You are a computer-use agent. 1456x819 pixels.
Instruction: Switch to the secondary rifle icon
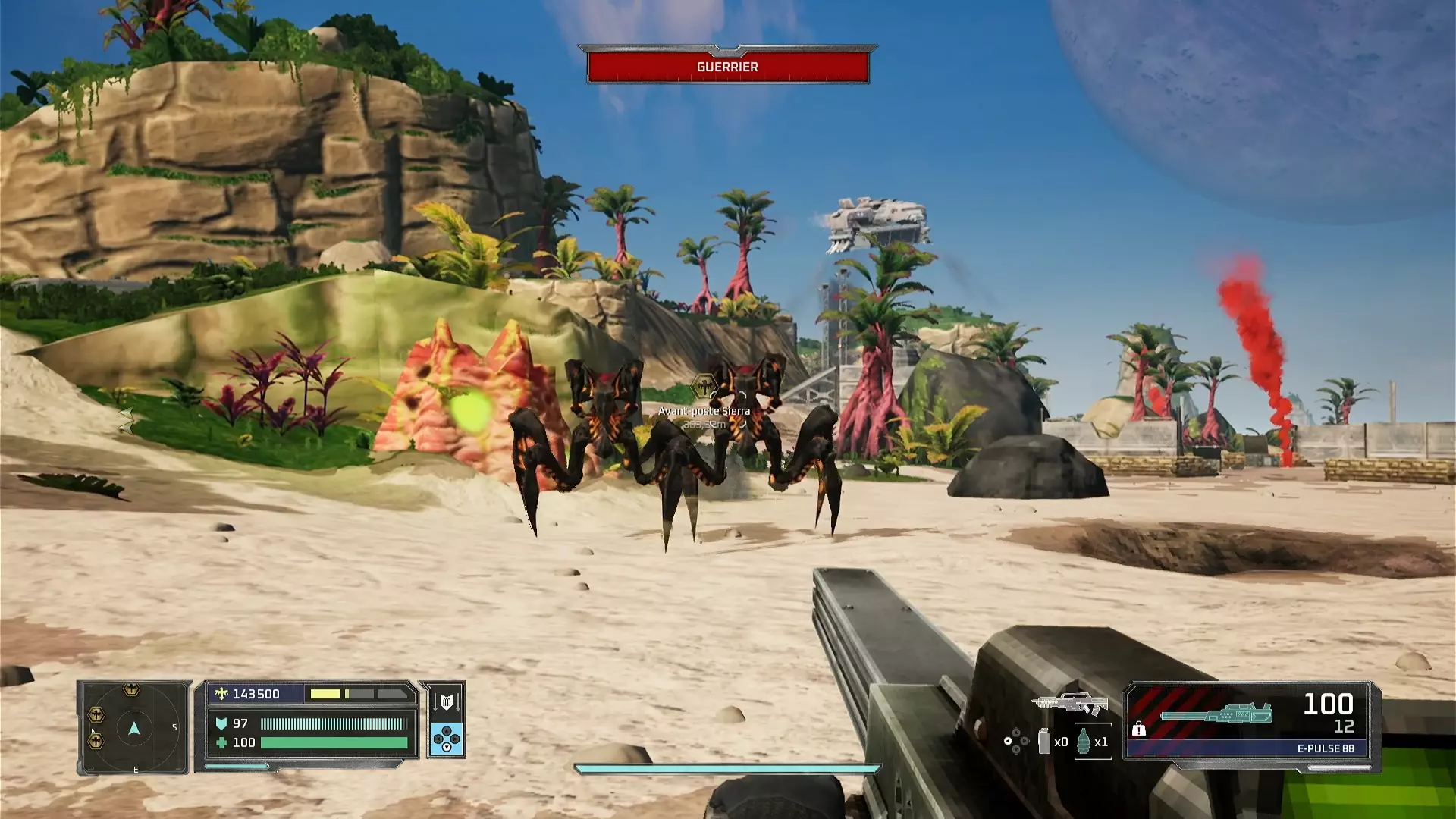(x=1070, y=703)
